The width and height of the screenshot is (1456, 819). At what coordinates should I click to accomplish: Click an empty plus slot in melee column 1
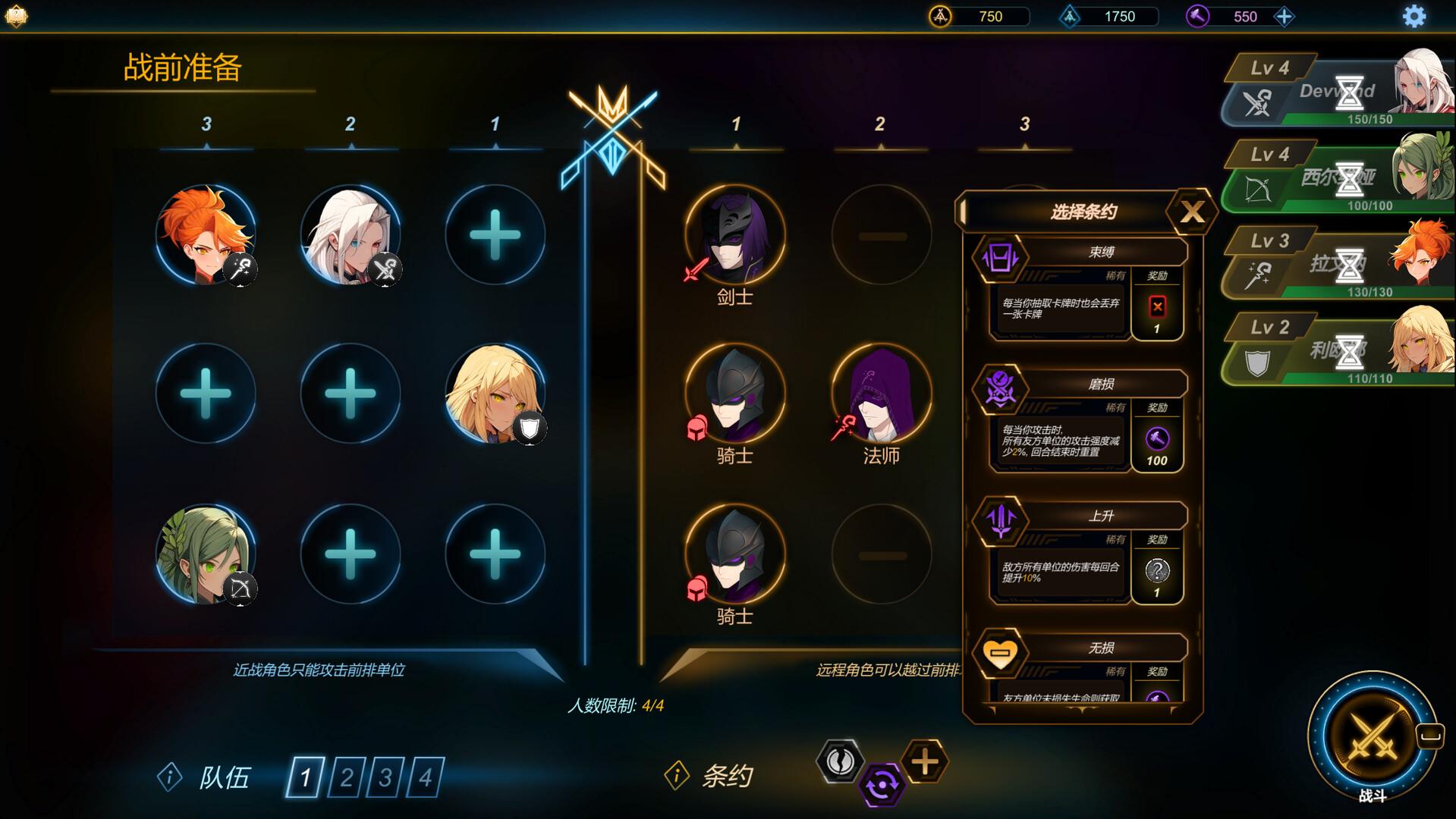click(495, 236)
